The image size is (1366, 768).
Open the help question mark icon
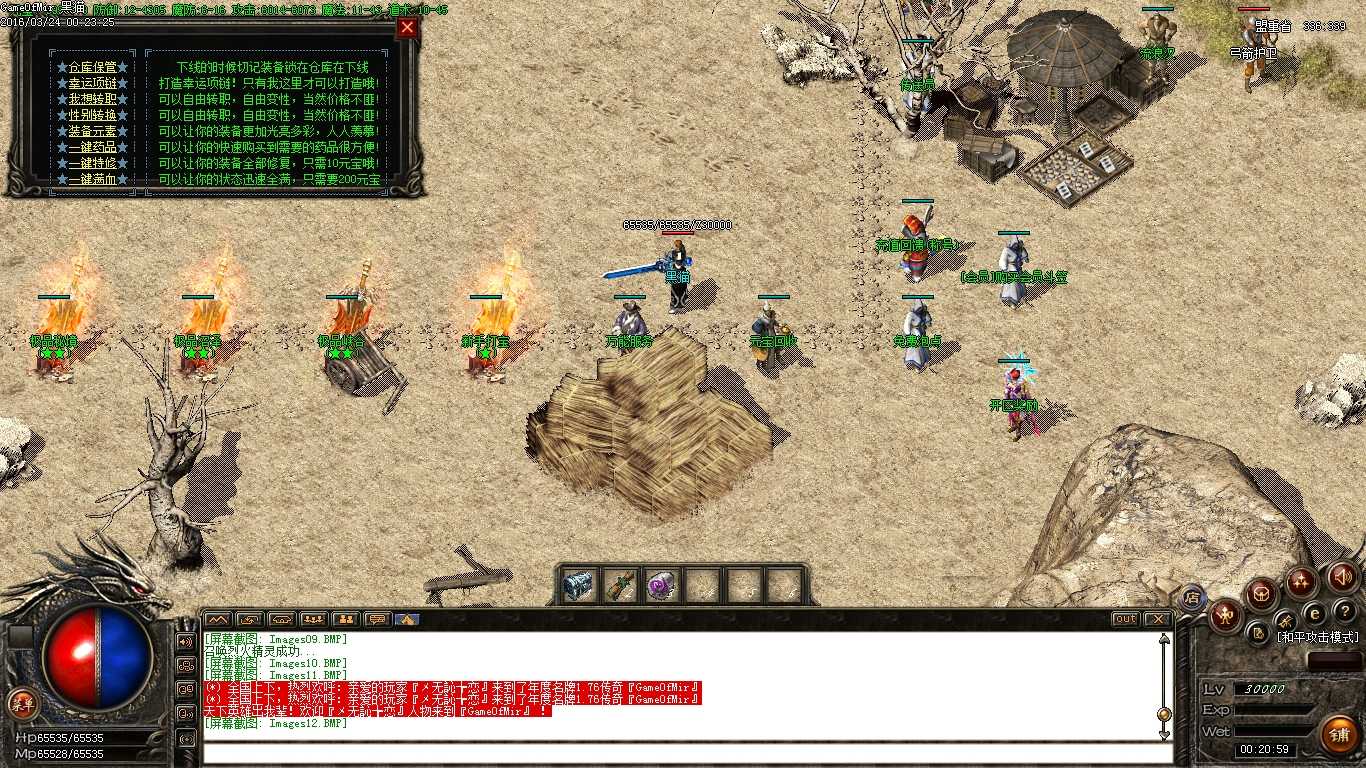click(x=1343, y=611)
